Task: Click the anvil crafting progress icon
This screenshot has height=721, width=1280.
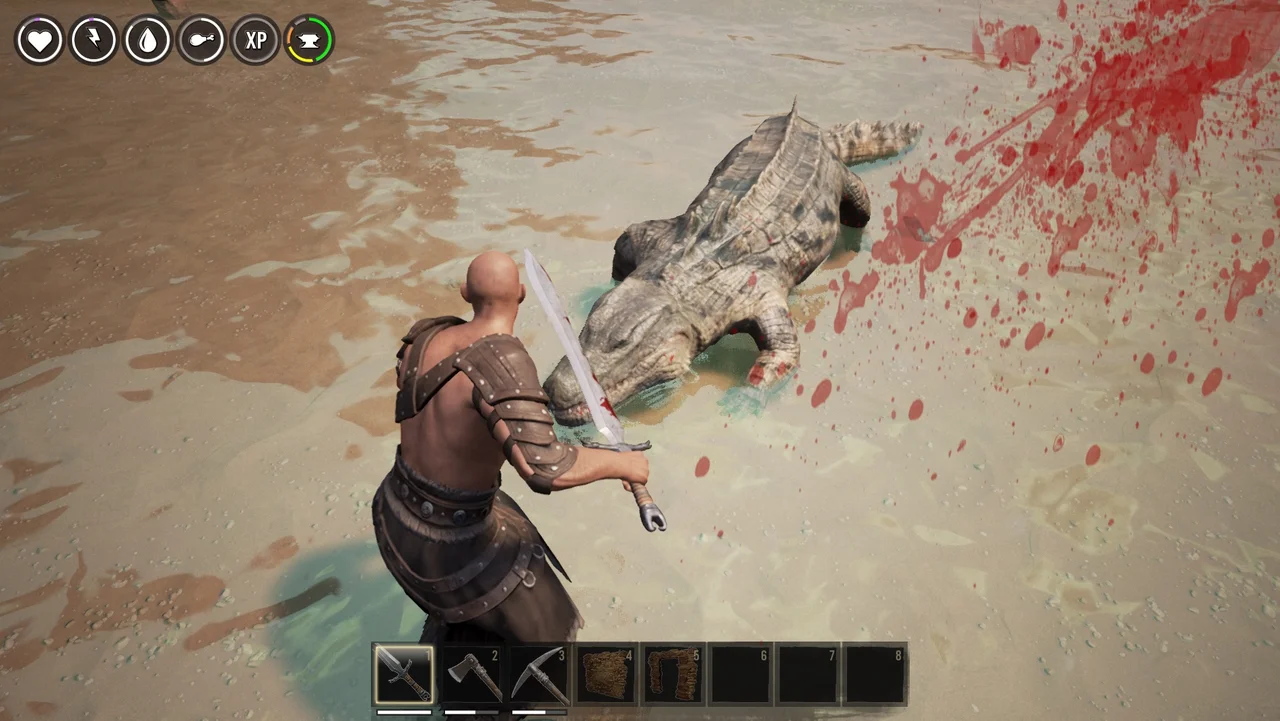Action: tap(309, 40)
